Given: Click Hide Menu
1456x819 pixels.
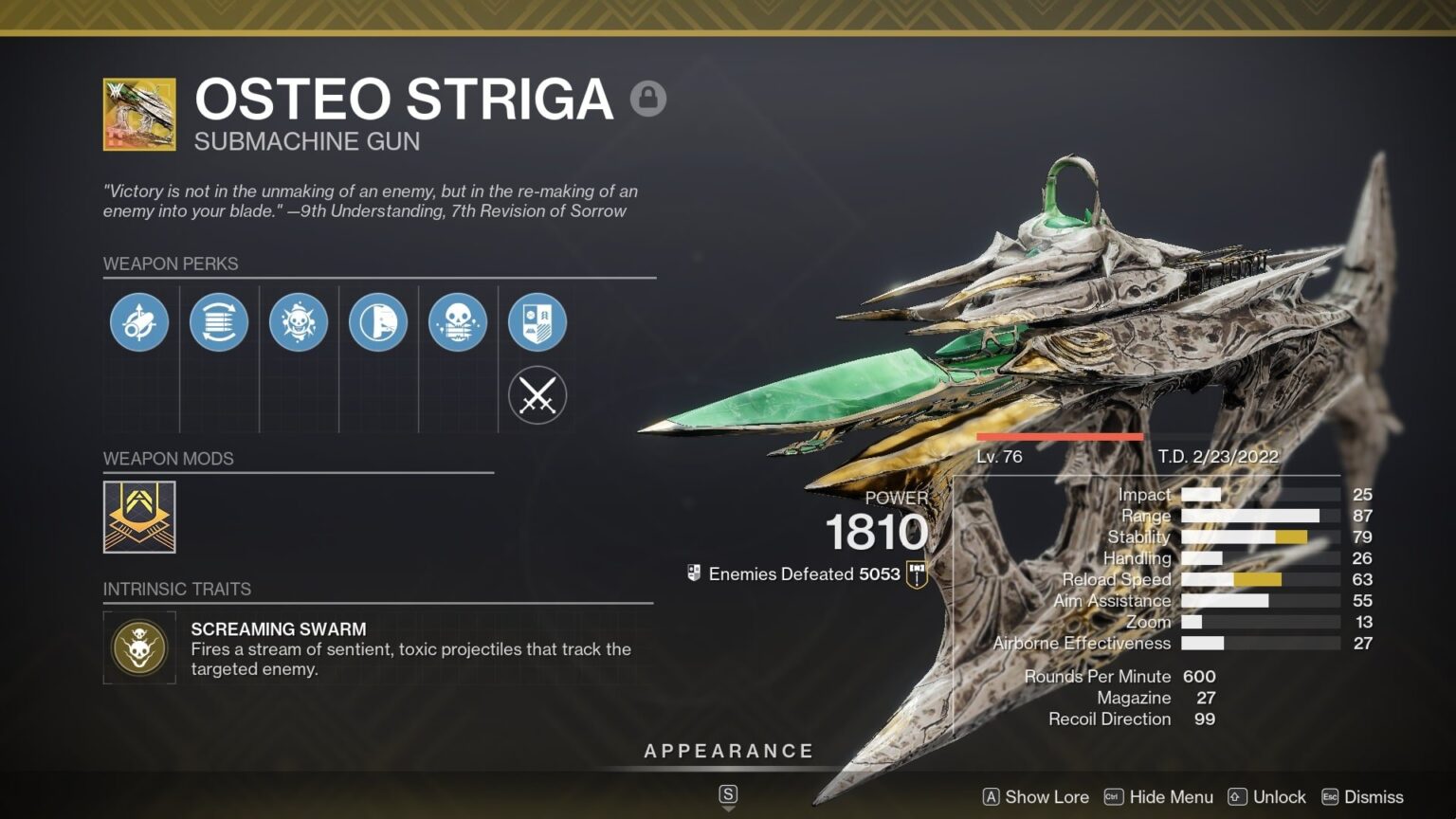Looking at the screenshot, I should 1173,797.
